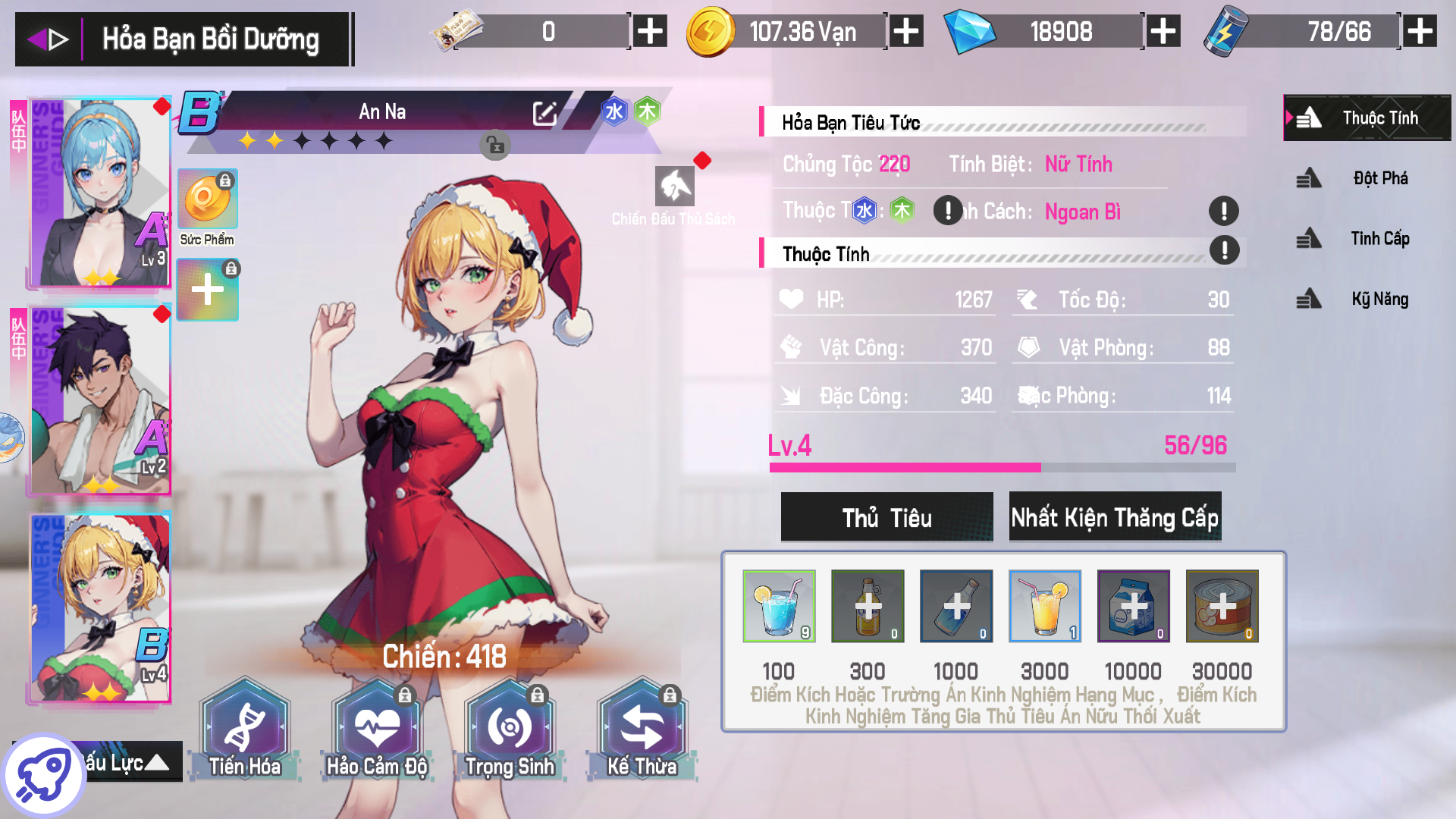Viewport: 1456px width, 819px height.
Task: Select the 3000-point orange drink item
Action: tap(1045, 606)
